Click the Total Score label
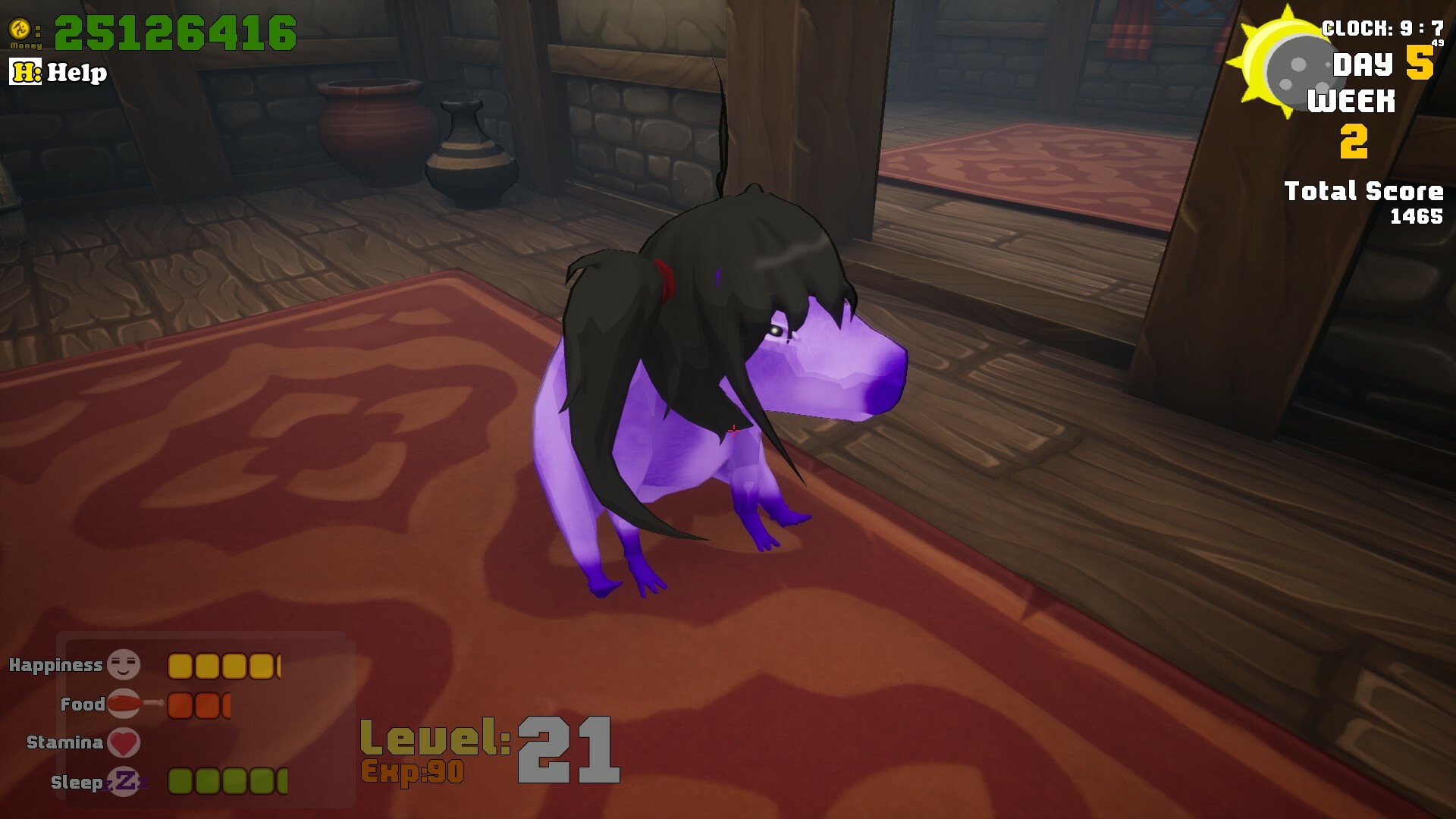The width and height of the screenshot is (1456, 819). pyautogui.click(x=1363, y=191)
